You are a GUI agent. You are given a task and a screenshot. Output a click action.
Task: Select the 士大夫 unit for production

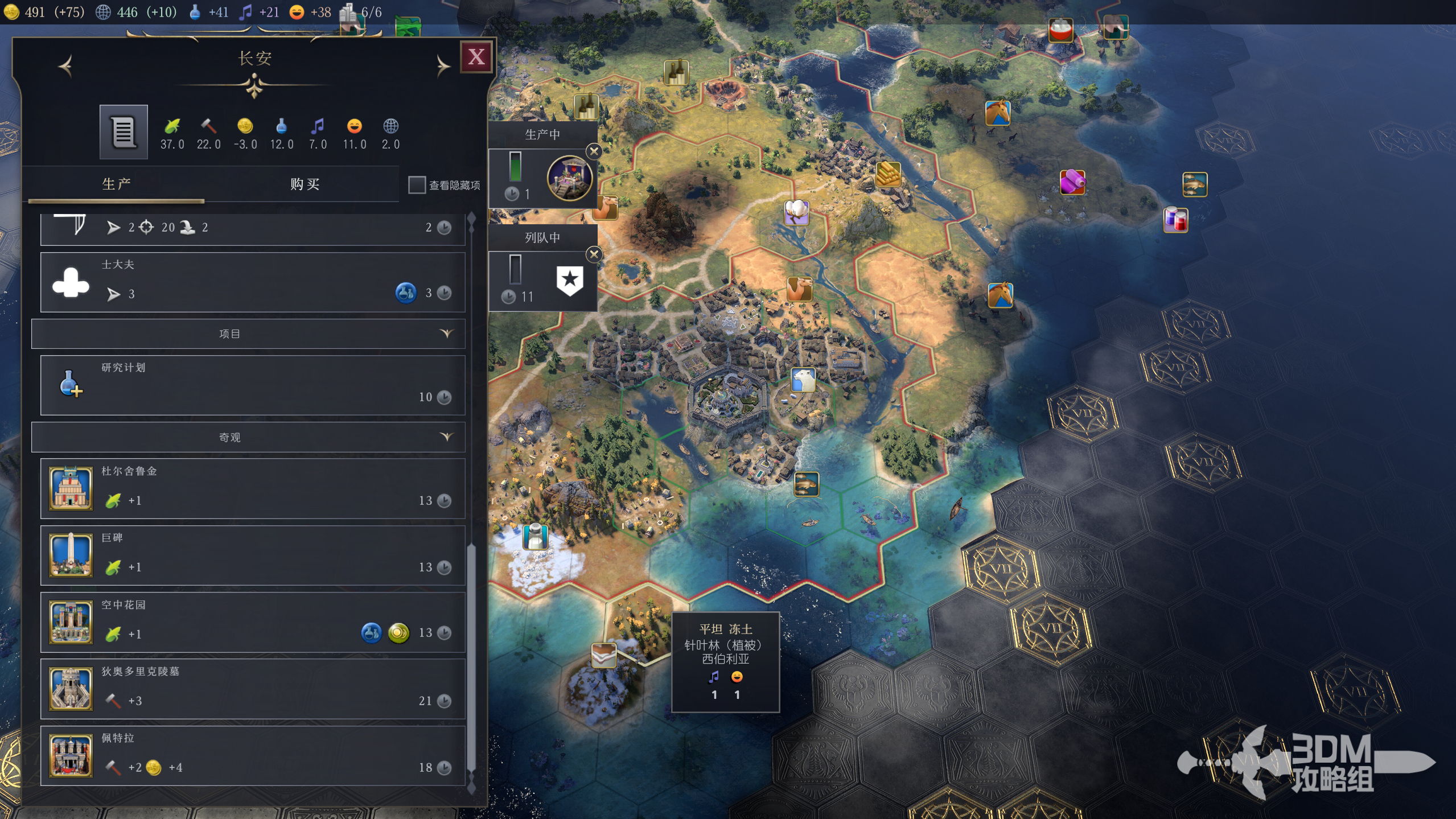[x=252, y=282]
